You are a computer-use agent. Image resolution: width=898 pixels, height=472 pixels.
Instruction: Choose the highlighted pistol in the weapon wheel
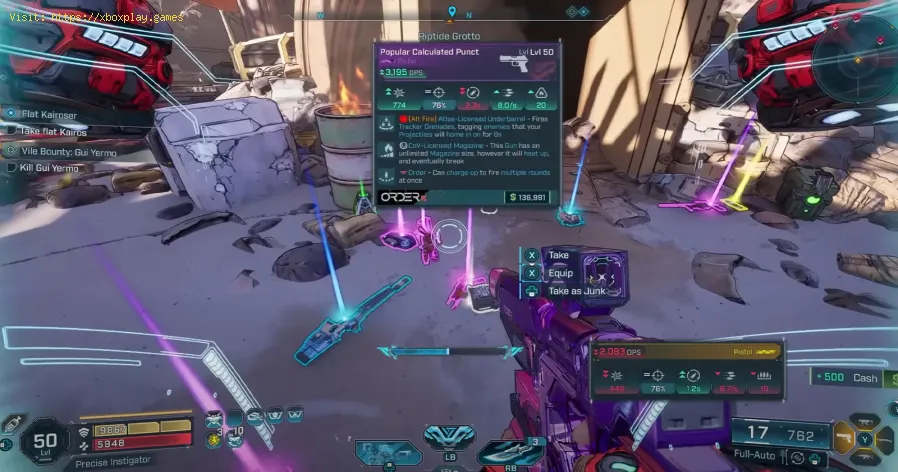coord(846,436)
